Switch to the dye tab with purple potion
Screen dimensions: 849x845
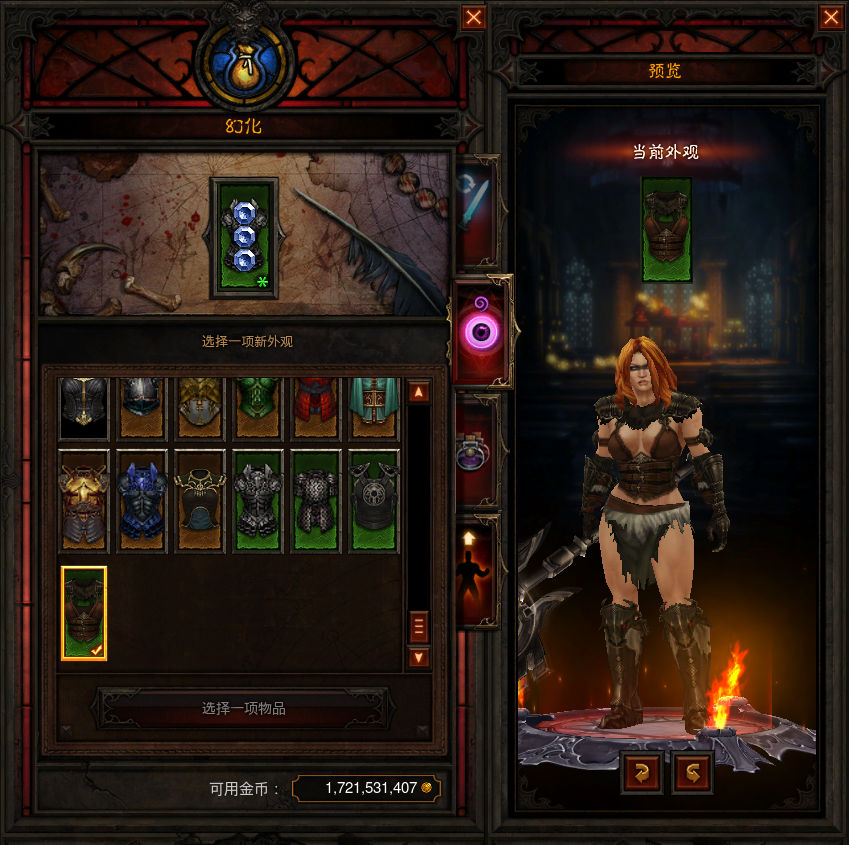coord(476,452)
